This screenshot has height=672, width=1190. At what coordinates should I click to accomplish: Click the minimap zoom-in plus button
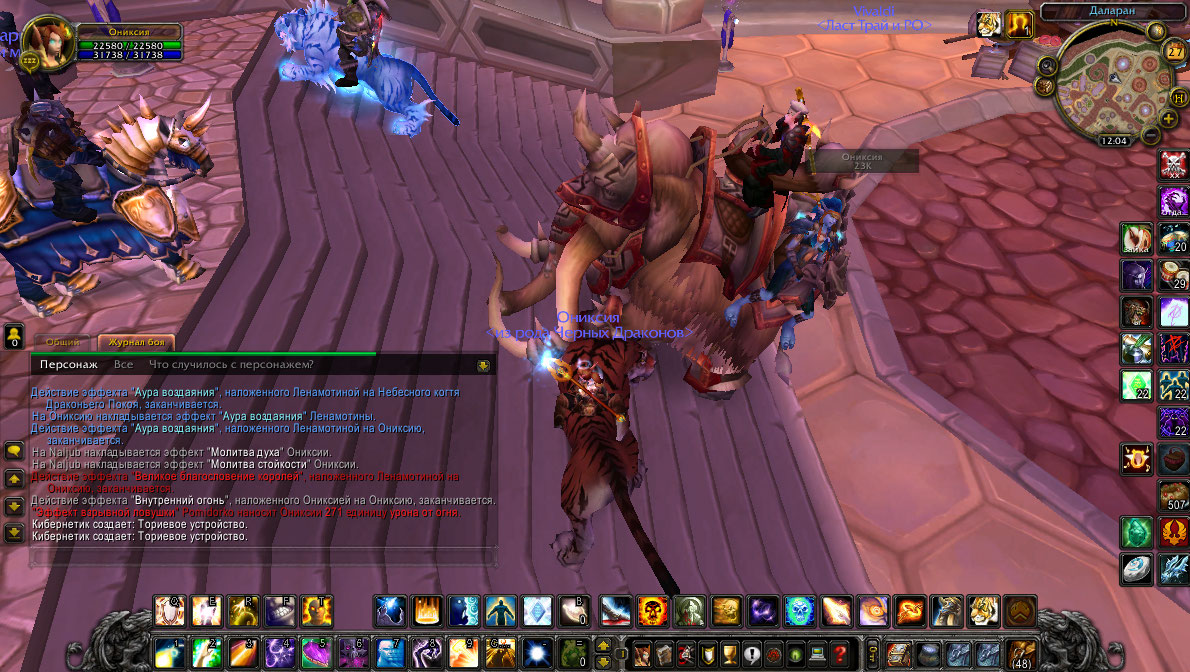1168,119
